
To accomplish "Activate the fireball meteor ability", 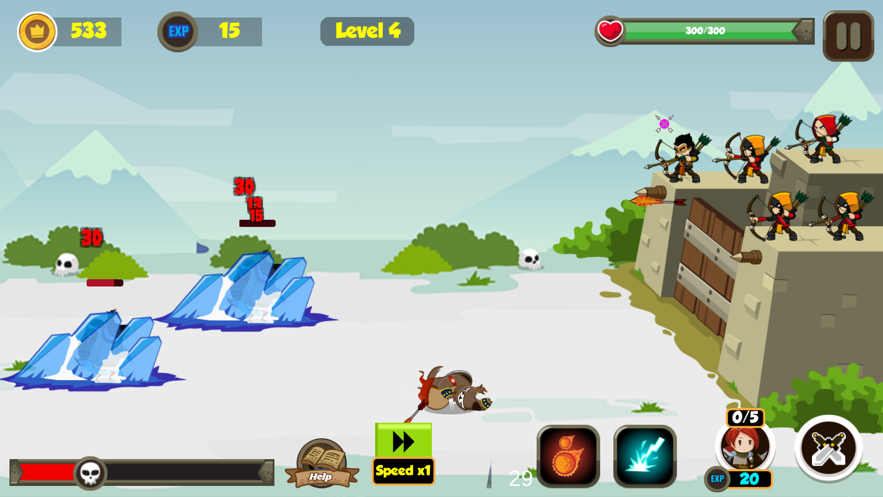I will coord(568,456).
